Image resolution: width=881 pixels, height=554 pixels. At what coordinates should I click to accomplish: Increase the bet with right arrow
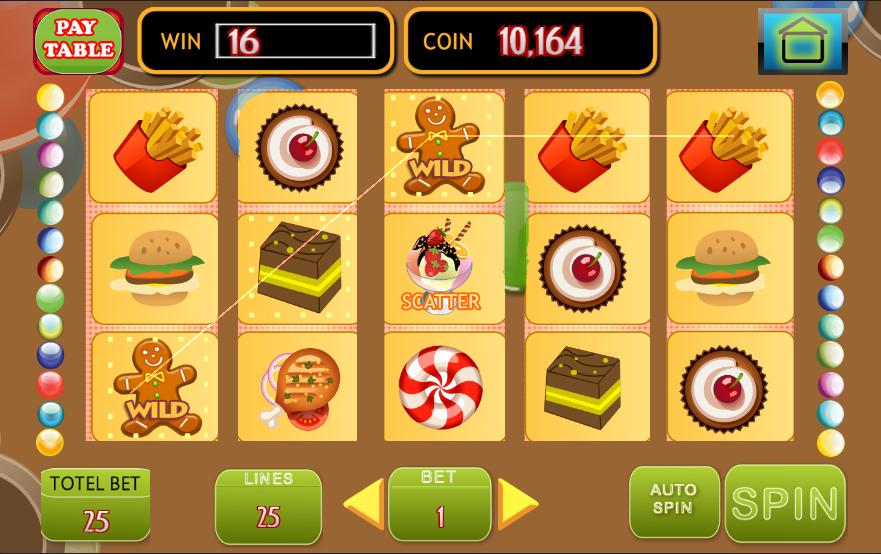click(516, 503)
